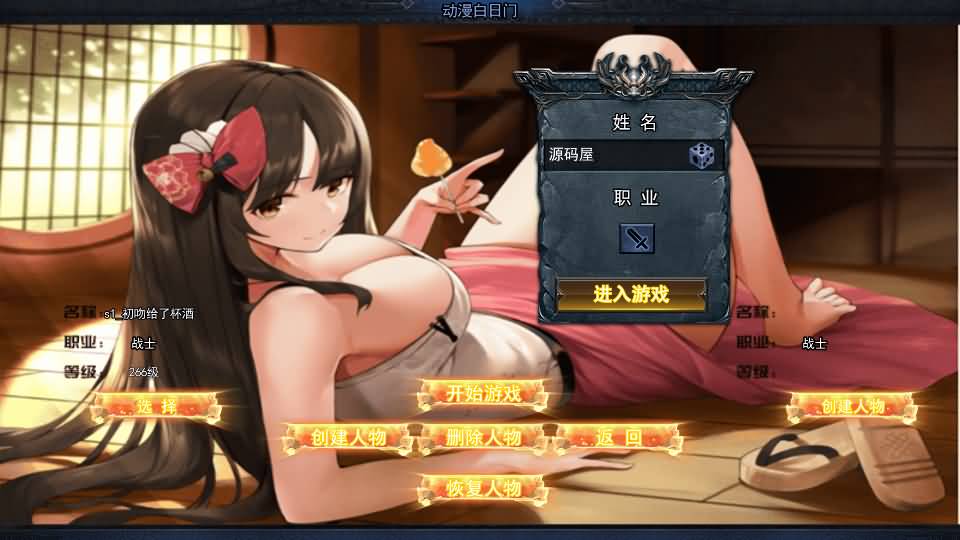Click the 进入游戏 button

[x=631, y=294]
